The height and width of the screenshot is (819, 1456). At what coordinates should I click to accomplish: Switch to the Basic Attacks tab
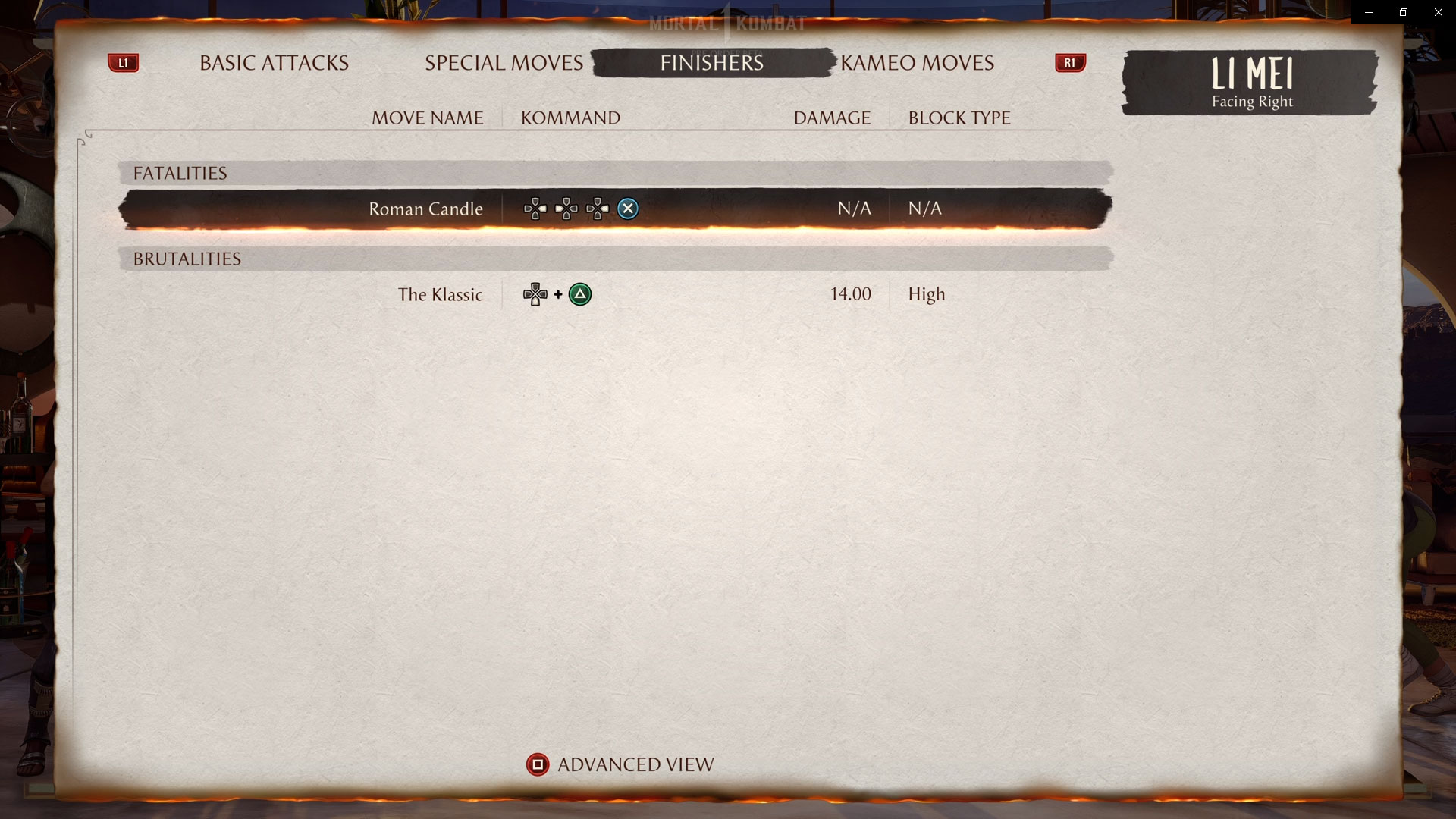[x=273, y=63]
